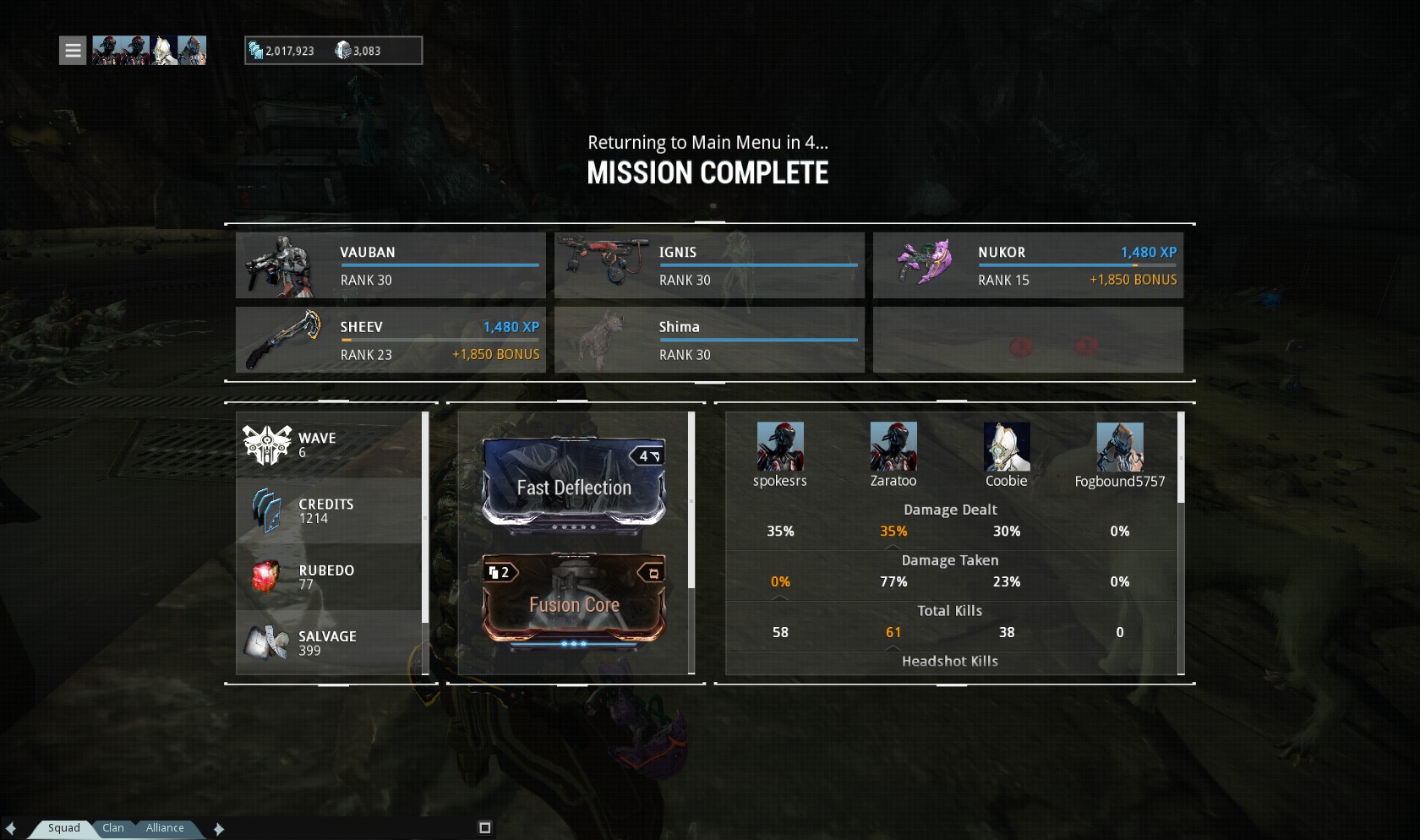The width and height of the screenshot is (1420, 840).
Task: Open the hamburger menu button
Action: (x=73, y=51)
